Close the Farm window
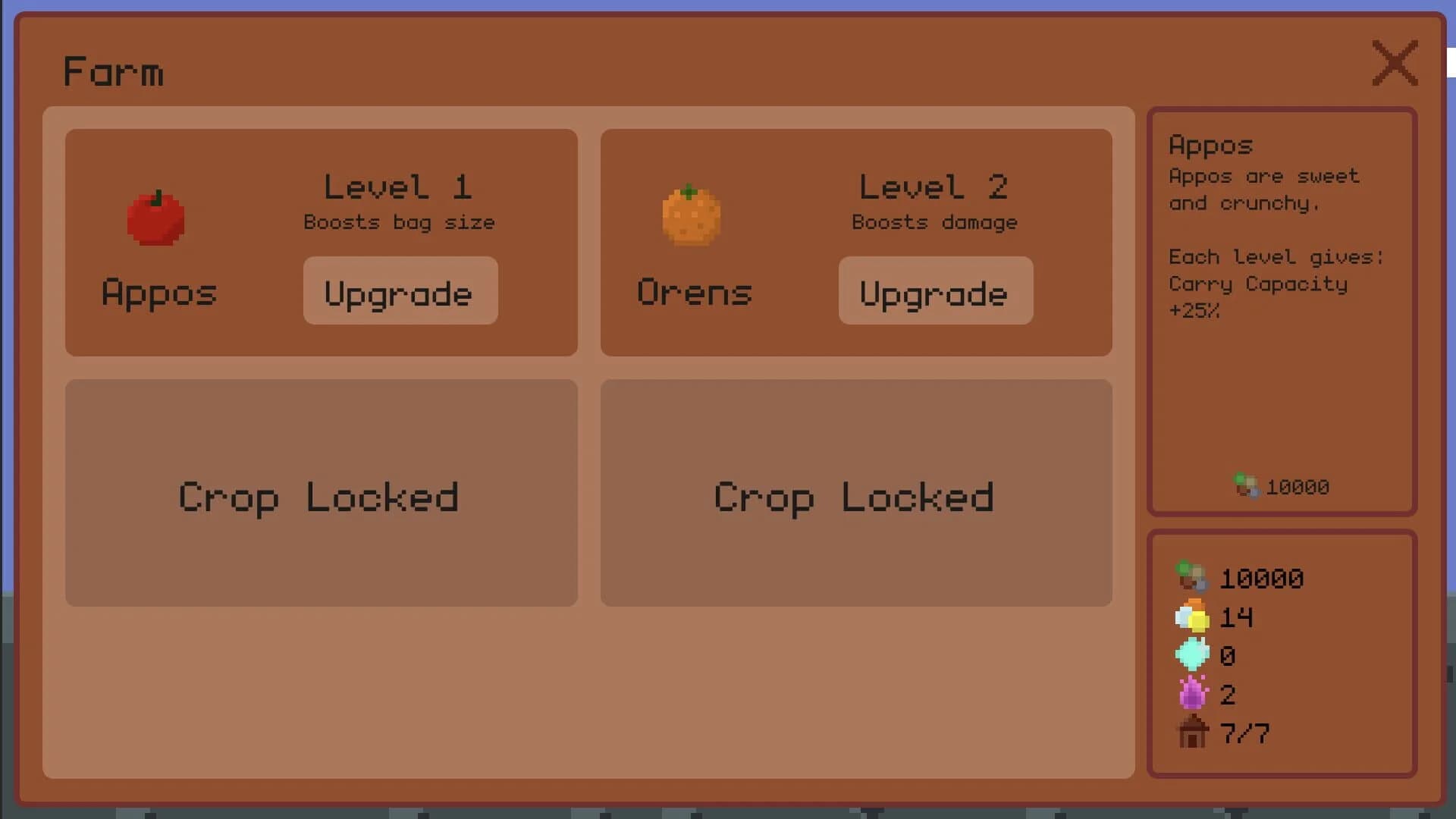Viewport: 1456px width, 819px height. coord(1395,64)
